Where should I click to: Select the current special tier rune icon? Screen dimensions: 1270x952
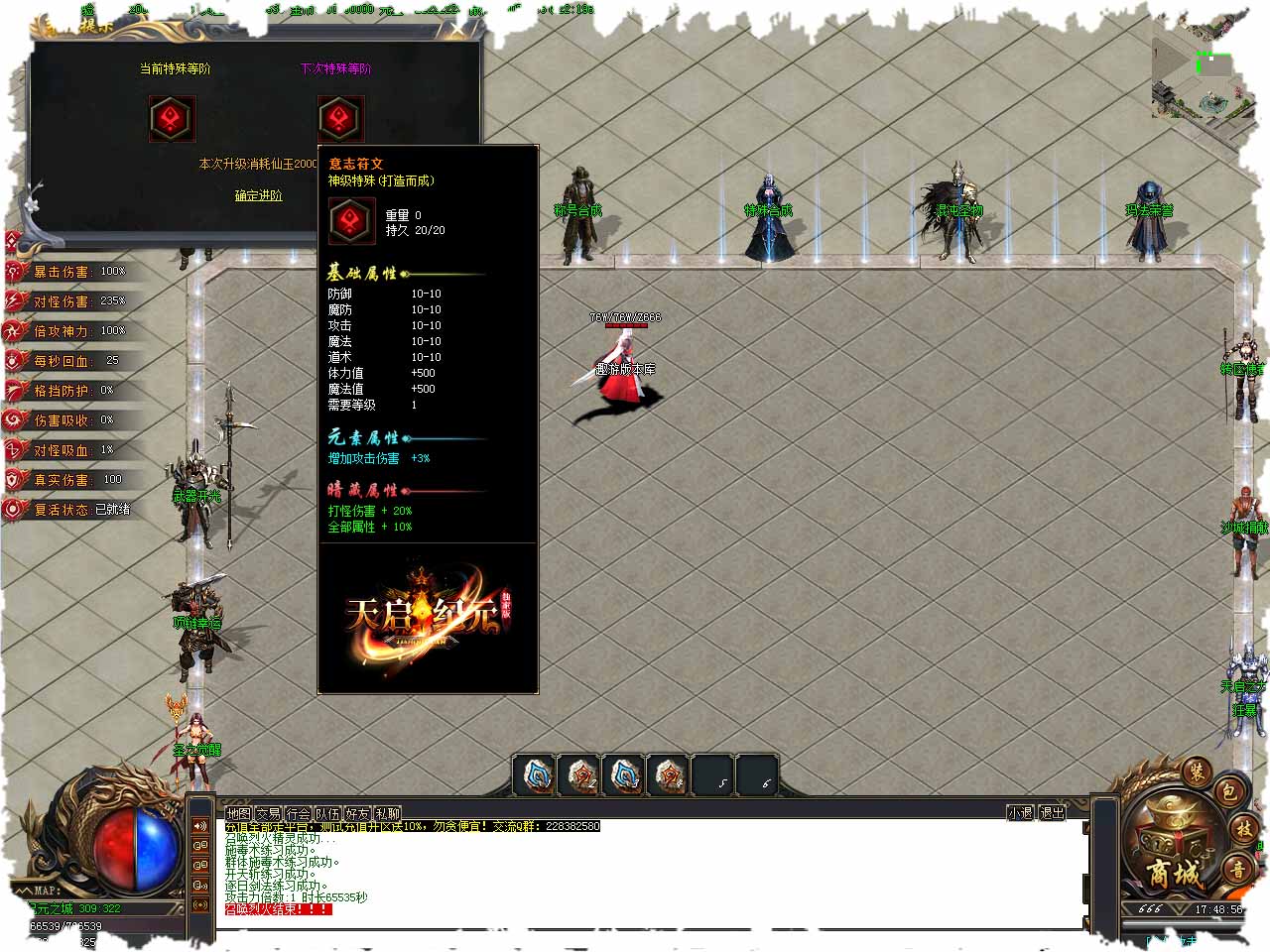(172, 119)
